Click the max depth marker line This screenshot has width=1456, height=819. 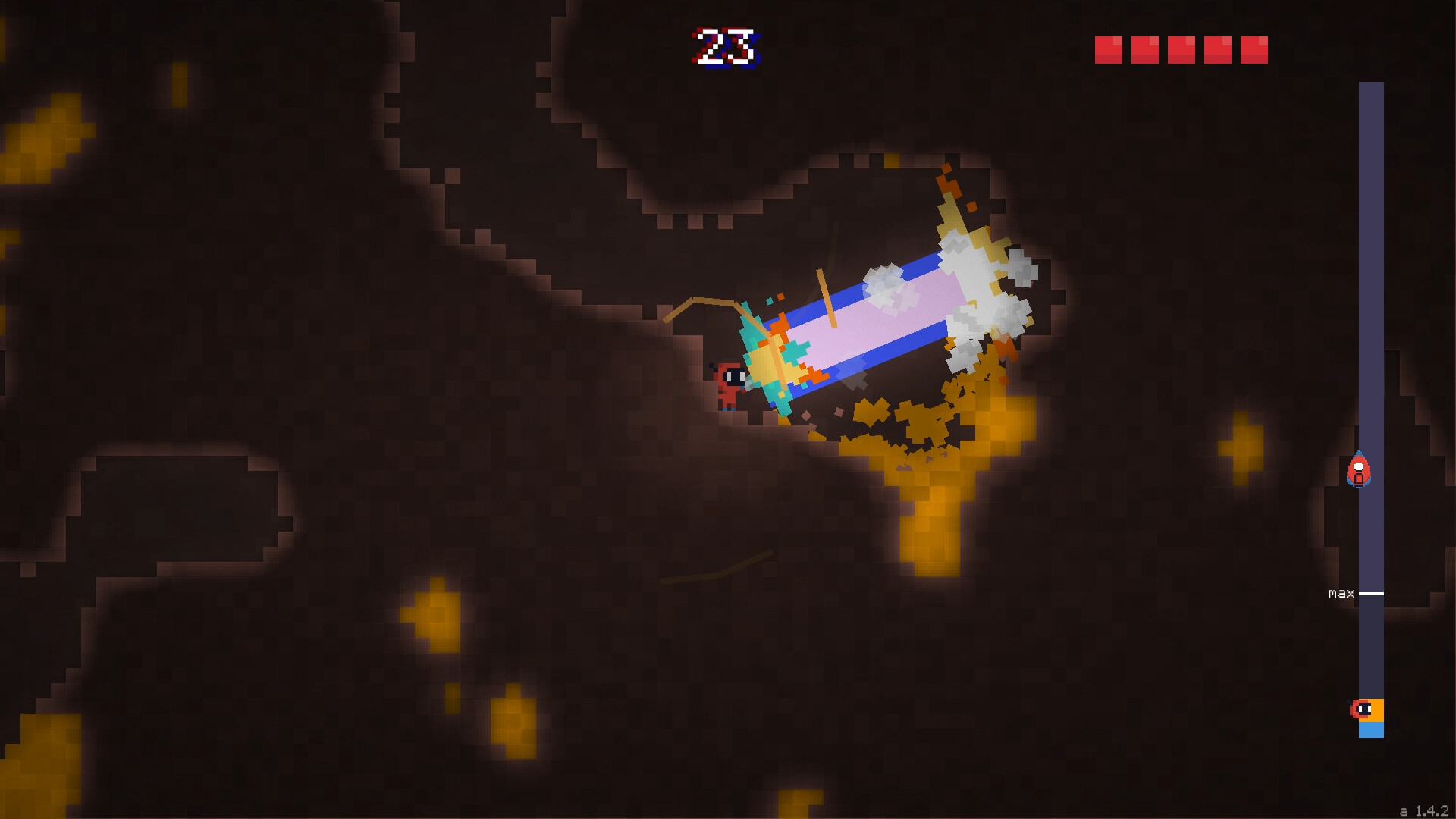(1371, 593)
